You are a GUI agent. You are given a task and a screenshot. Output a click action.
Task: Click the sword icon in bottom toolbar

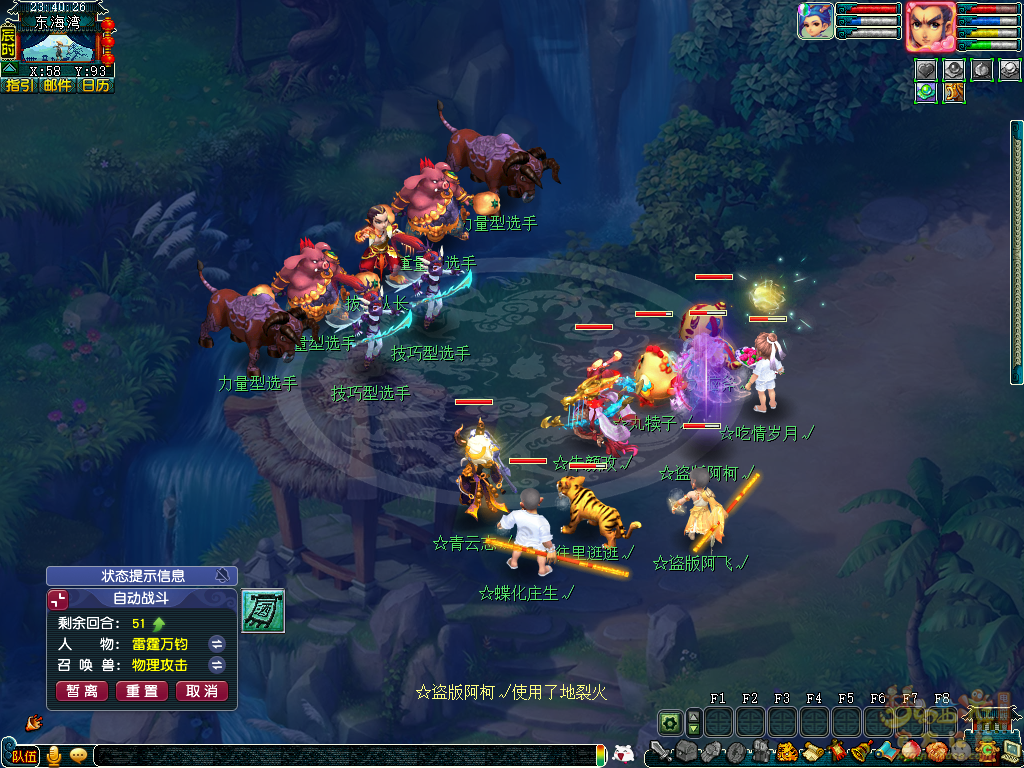click(659, 751)
